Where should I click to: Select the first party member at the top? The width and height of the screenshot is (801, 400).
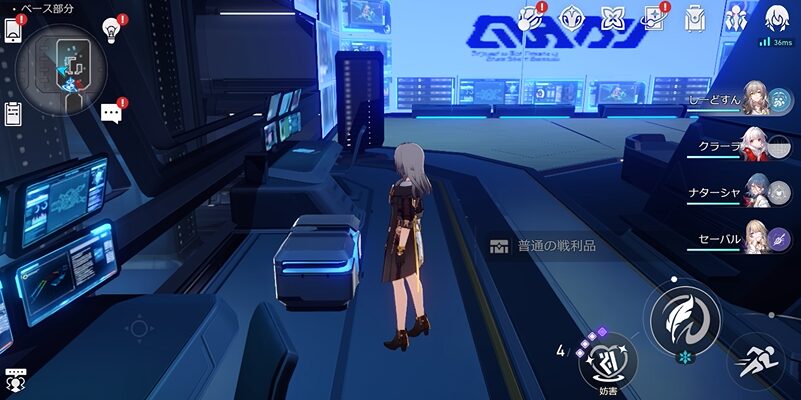pos(754,101)
